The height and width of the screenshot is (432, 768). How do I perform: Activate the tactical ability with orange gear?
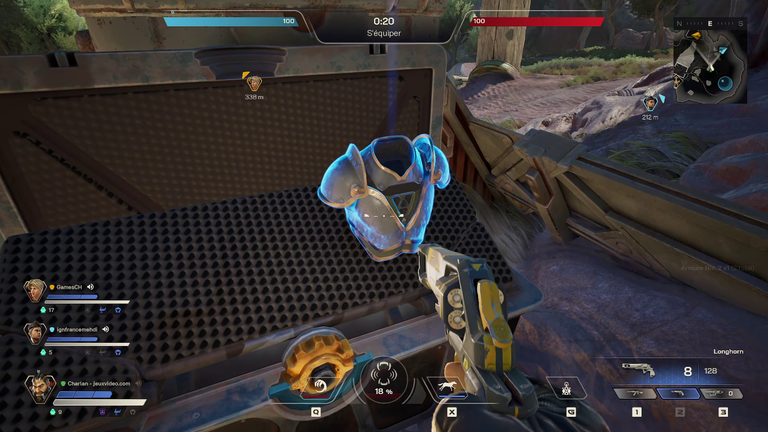315,375
